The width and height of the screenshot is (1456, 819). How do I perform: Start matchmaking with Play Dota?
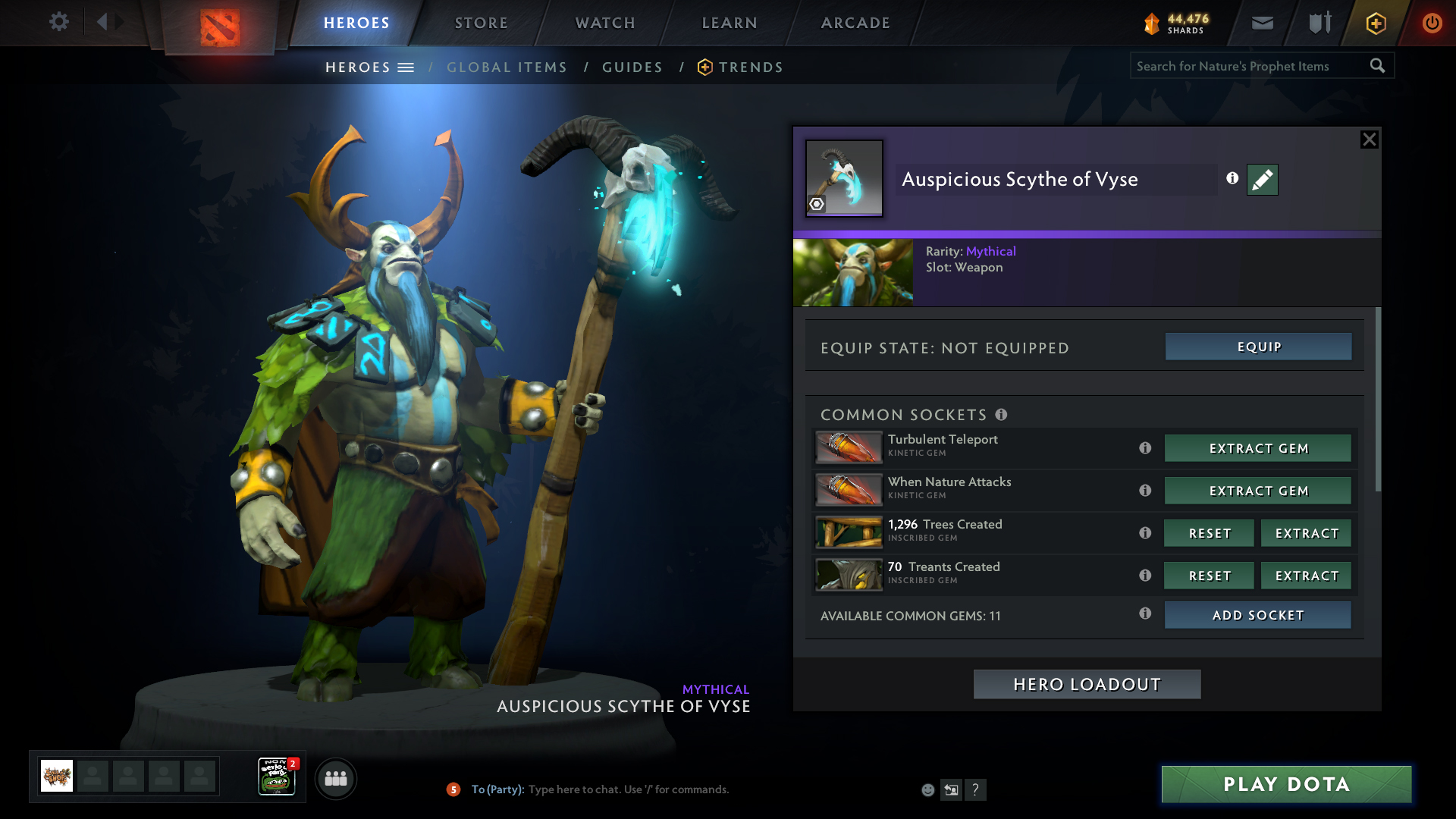[x=1286, y=784]
